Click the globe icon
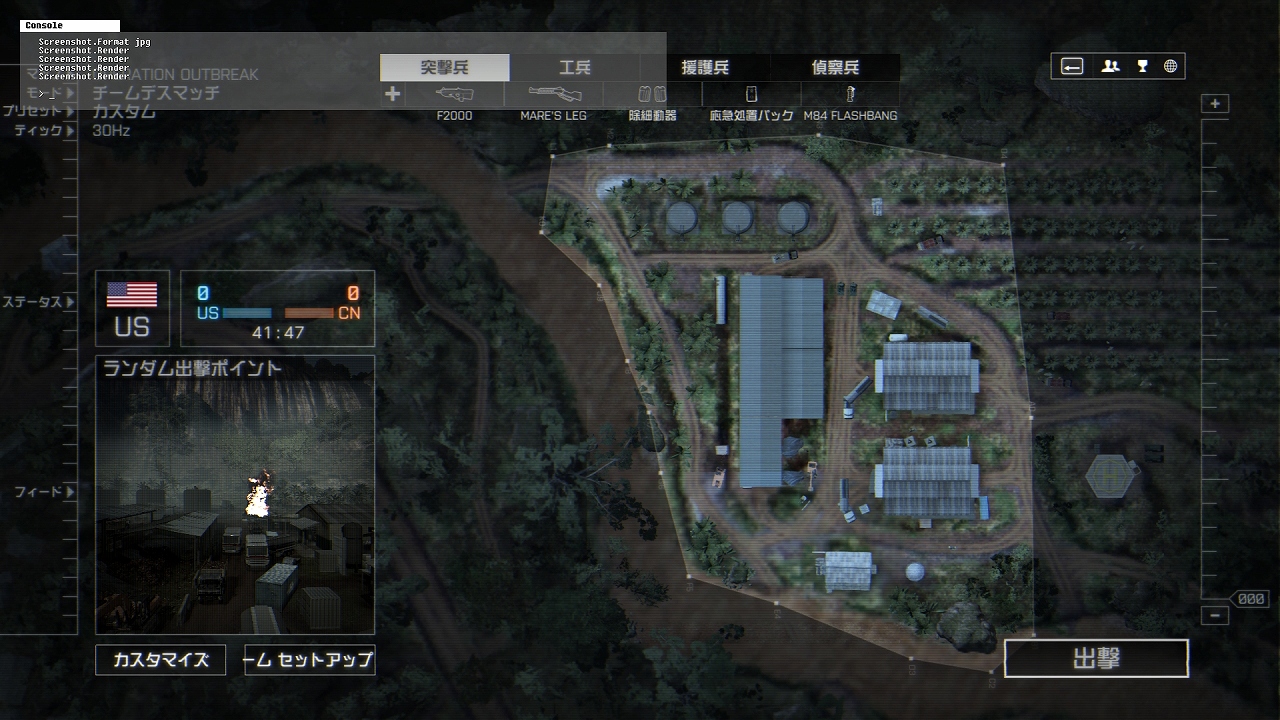The height and width of the screenshot is (720, 1280). pos(1171,67)
